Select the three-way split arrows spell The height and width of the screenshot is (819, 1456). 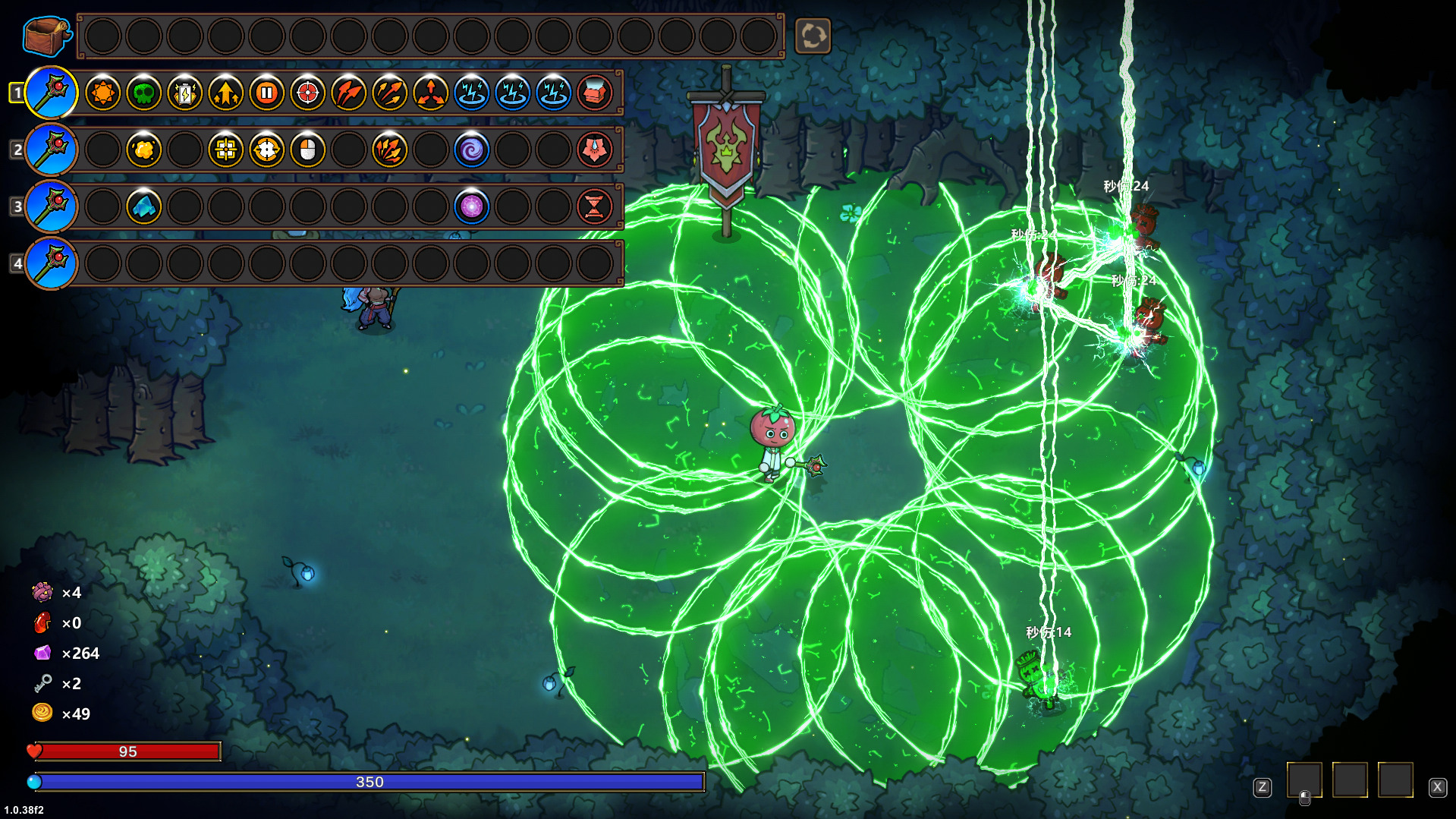point(431,93)
